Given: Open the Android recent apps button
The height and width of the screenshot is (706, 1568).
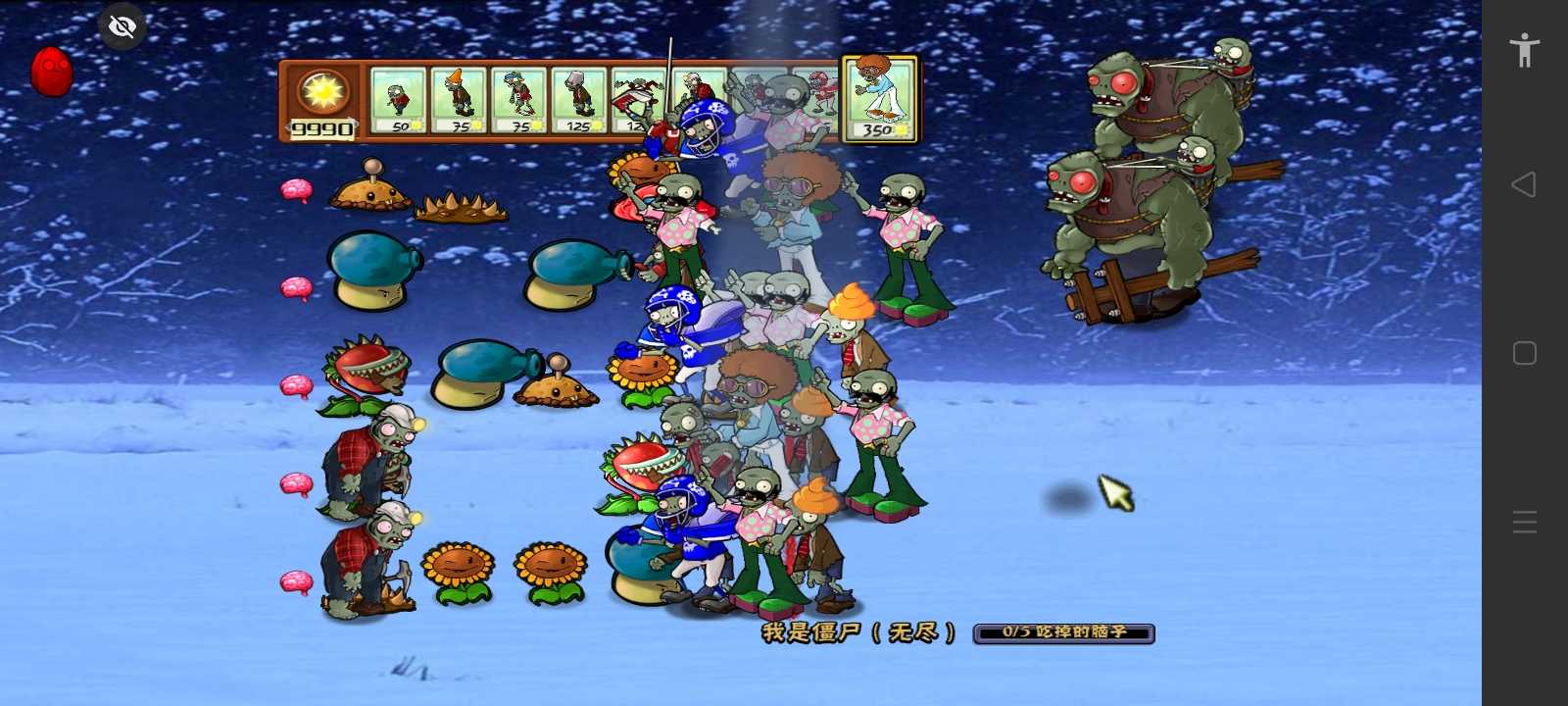Looking at the screenshot, I should 1525,522.
